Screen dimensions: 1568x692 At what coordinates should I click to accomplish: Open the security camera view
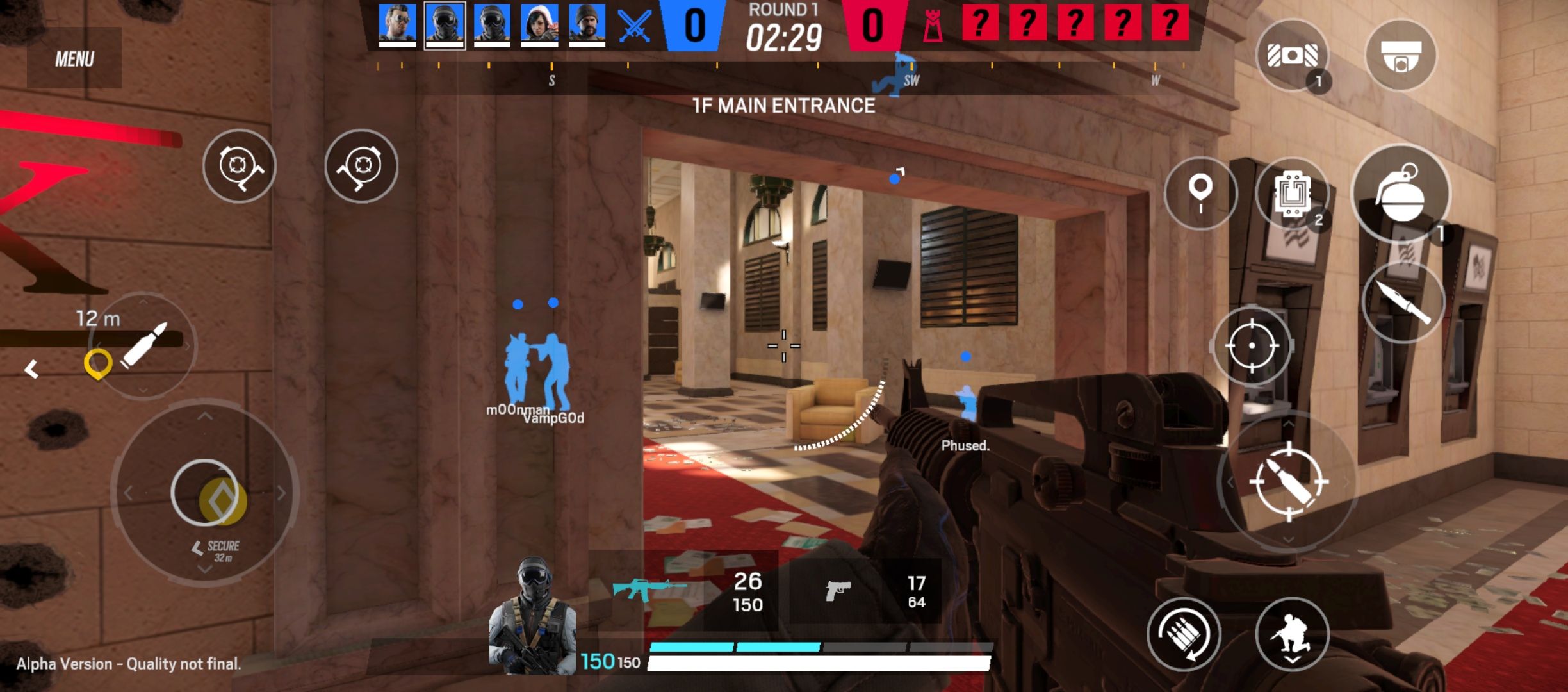[1400, 55]
